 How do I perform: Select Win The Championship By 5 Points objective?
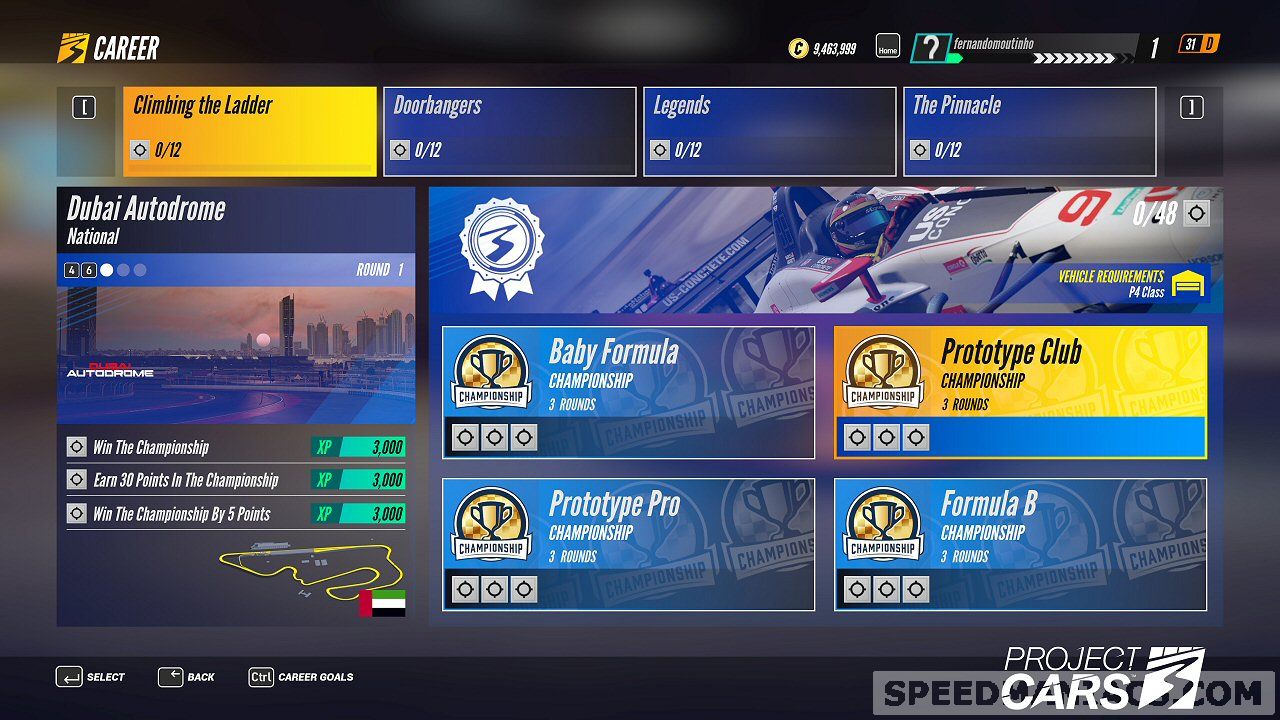point(236,513)
